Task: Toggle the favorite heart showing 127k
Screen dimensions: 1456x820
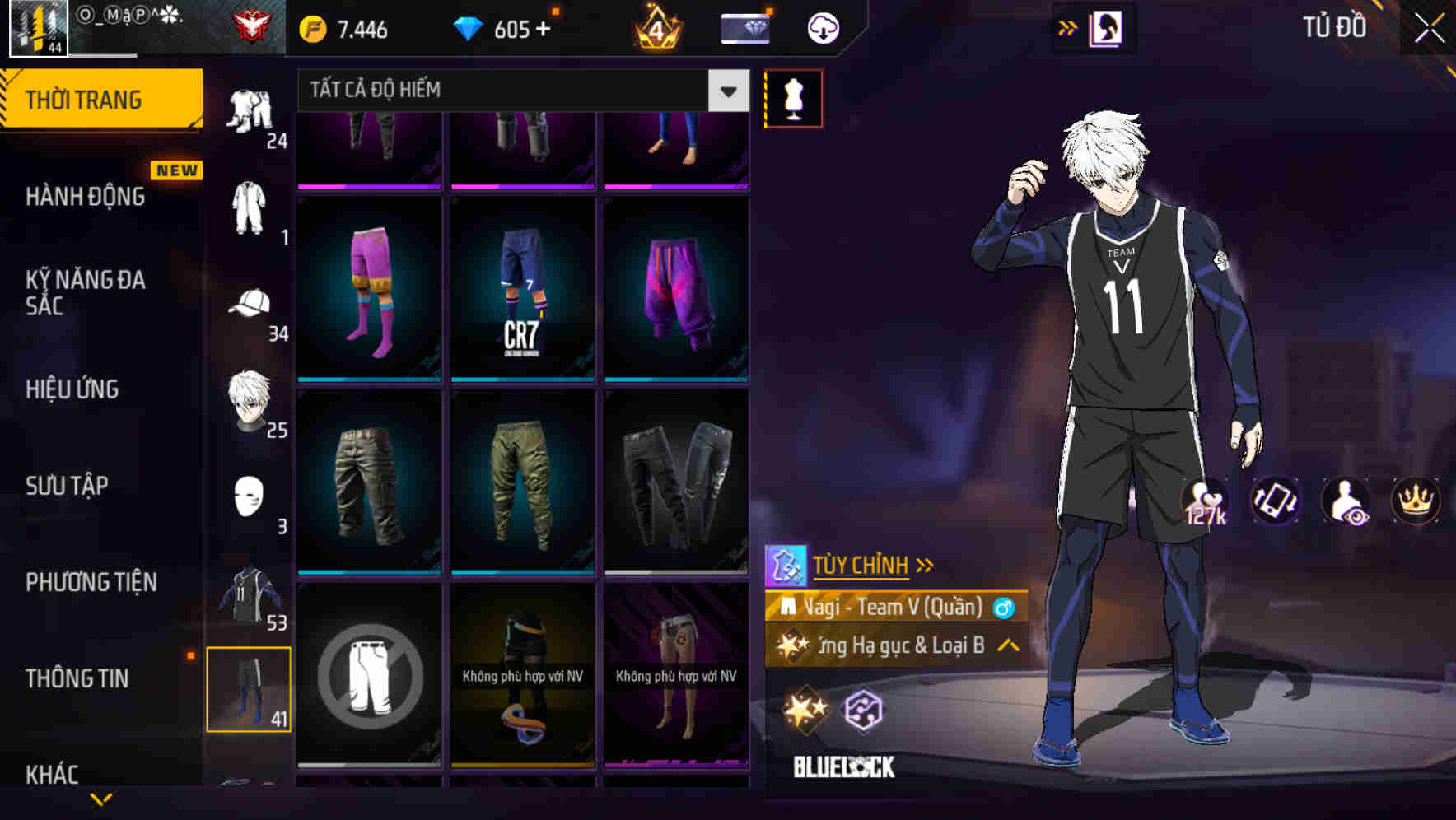Action: tap(1206, 502)
